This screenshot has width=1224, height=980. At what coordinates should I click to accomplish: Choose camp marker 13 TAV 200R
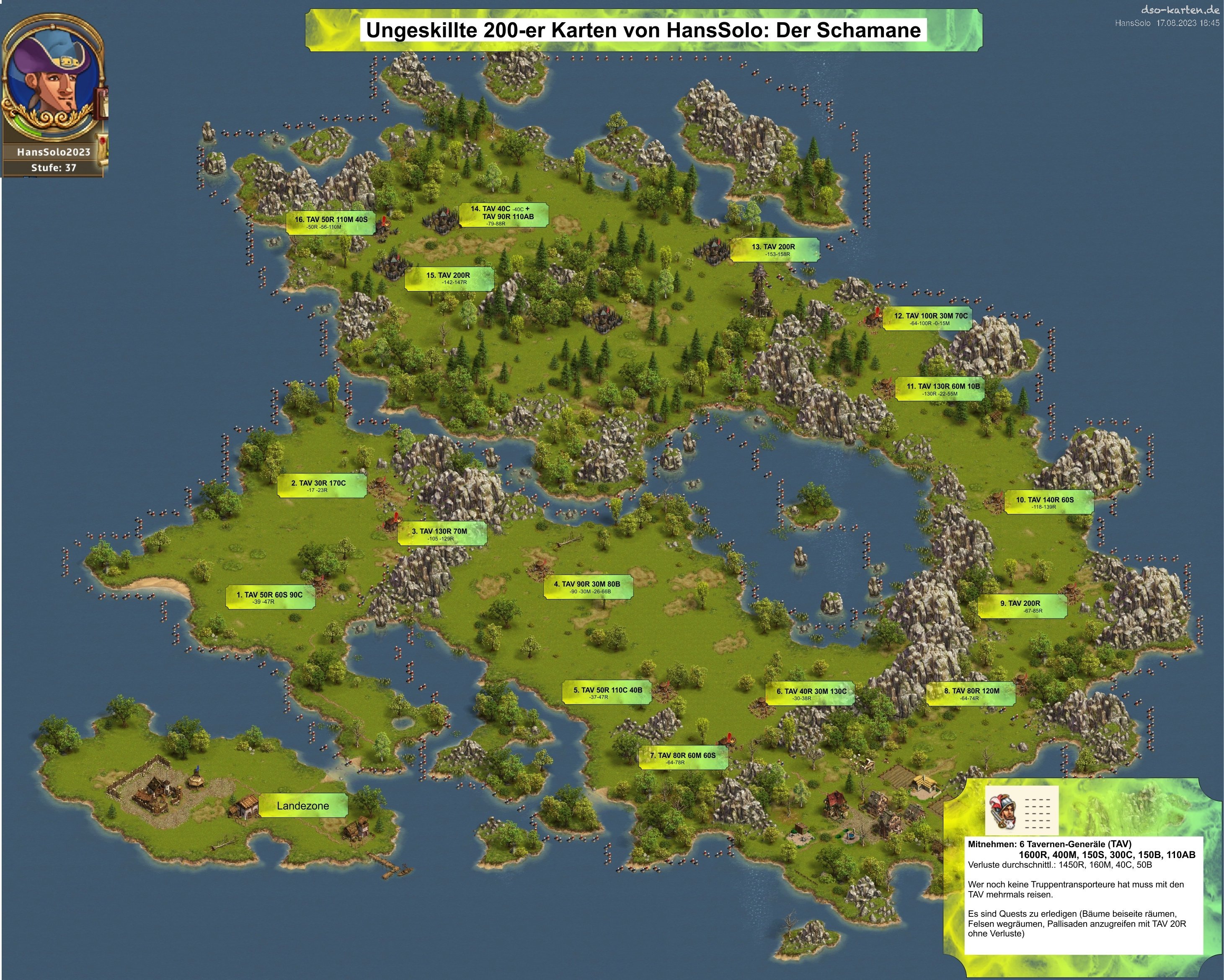pyautogui.click(x=775, y=249)
